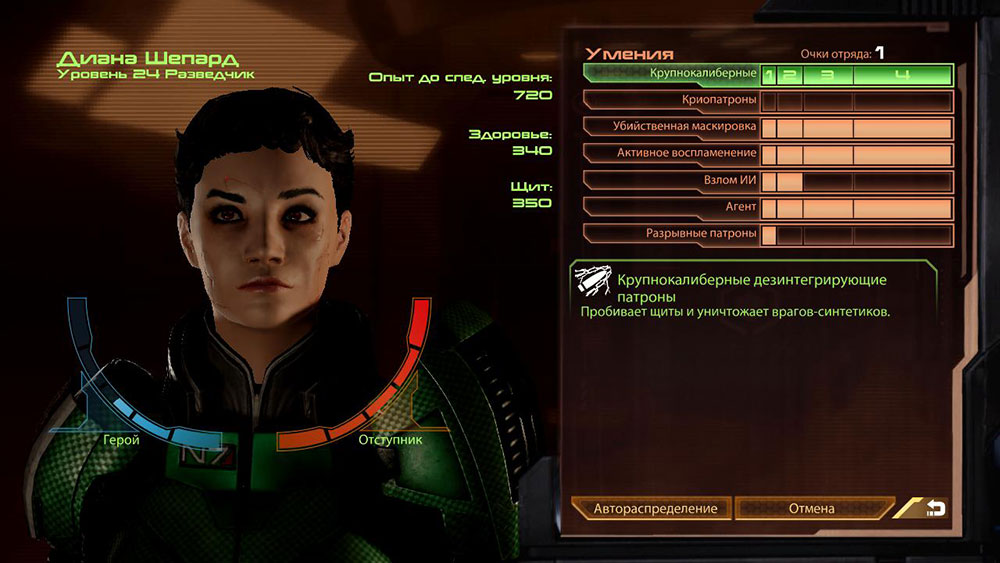Screen dimensions: 1000x563
Task: Select the Разрывные патроны skill row
Action: (700, 234)
